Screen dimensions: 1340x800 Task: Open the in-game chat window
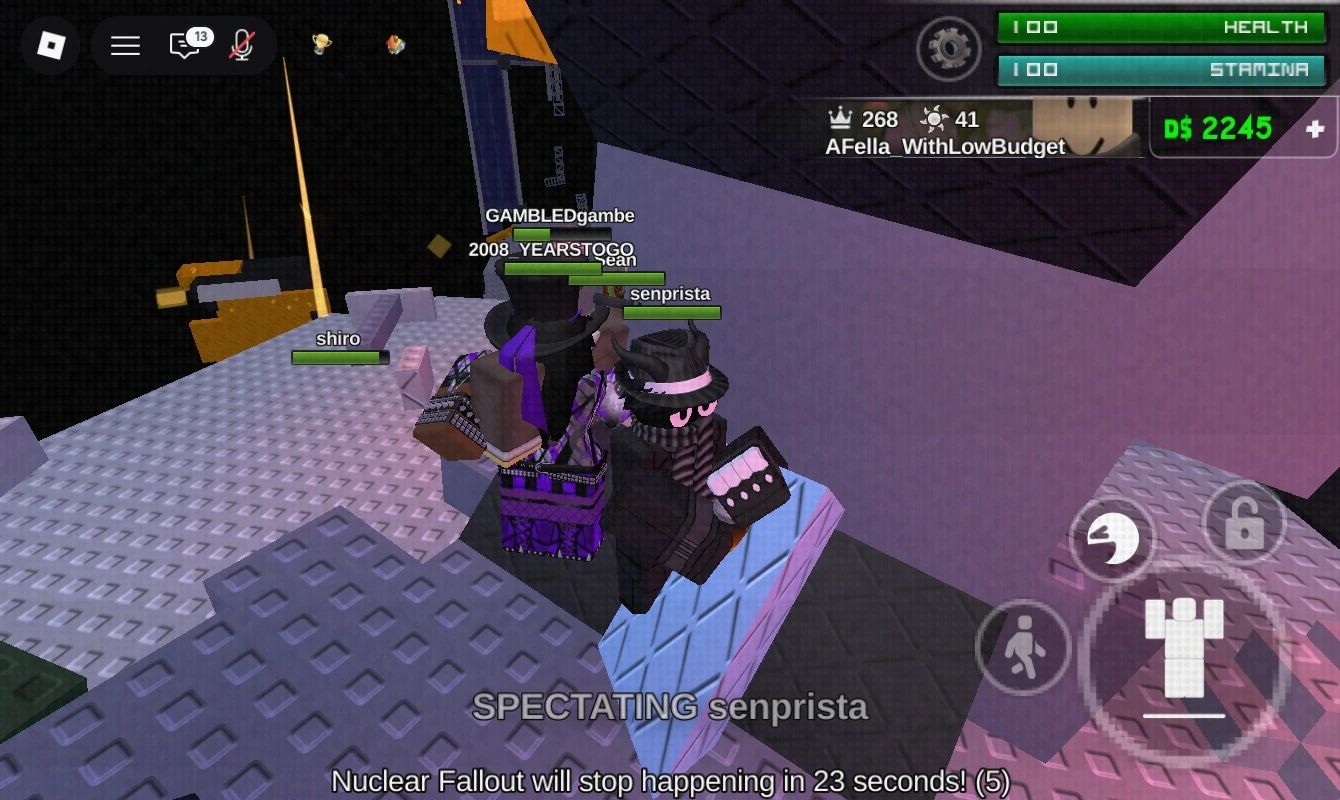(x=185, y=46)
